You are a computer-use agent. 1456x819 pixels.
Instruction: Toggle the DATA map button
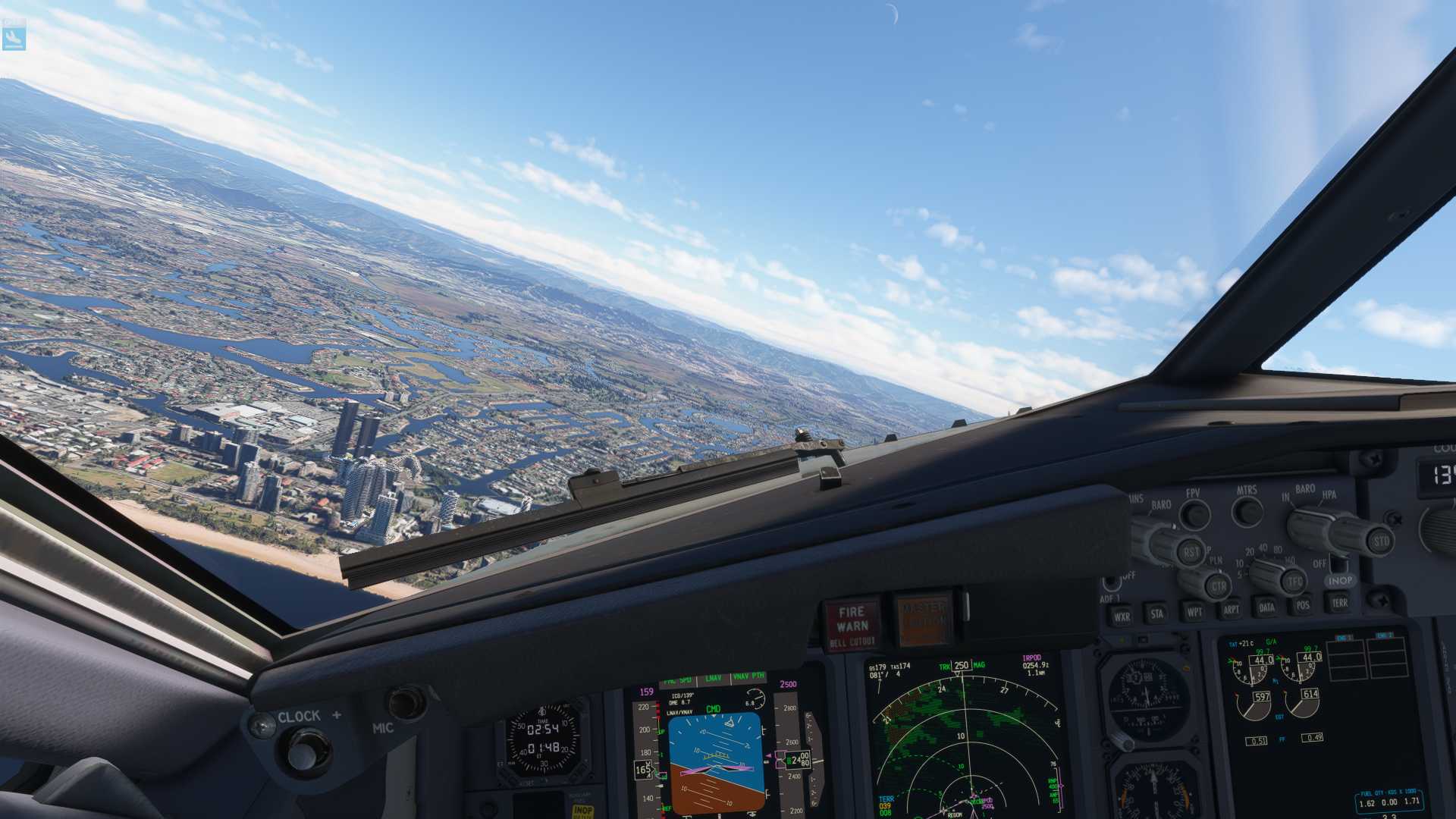point(1266,607)
